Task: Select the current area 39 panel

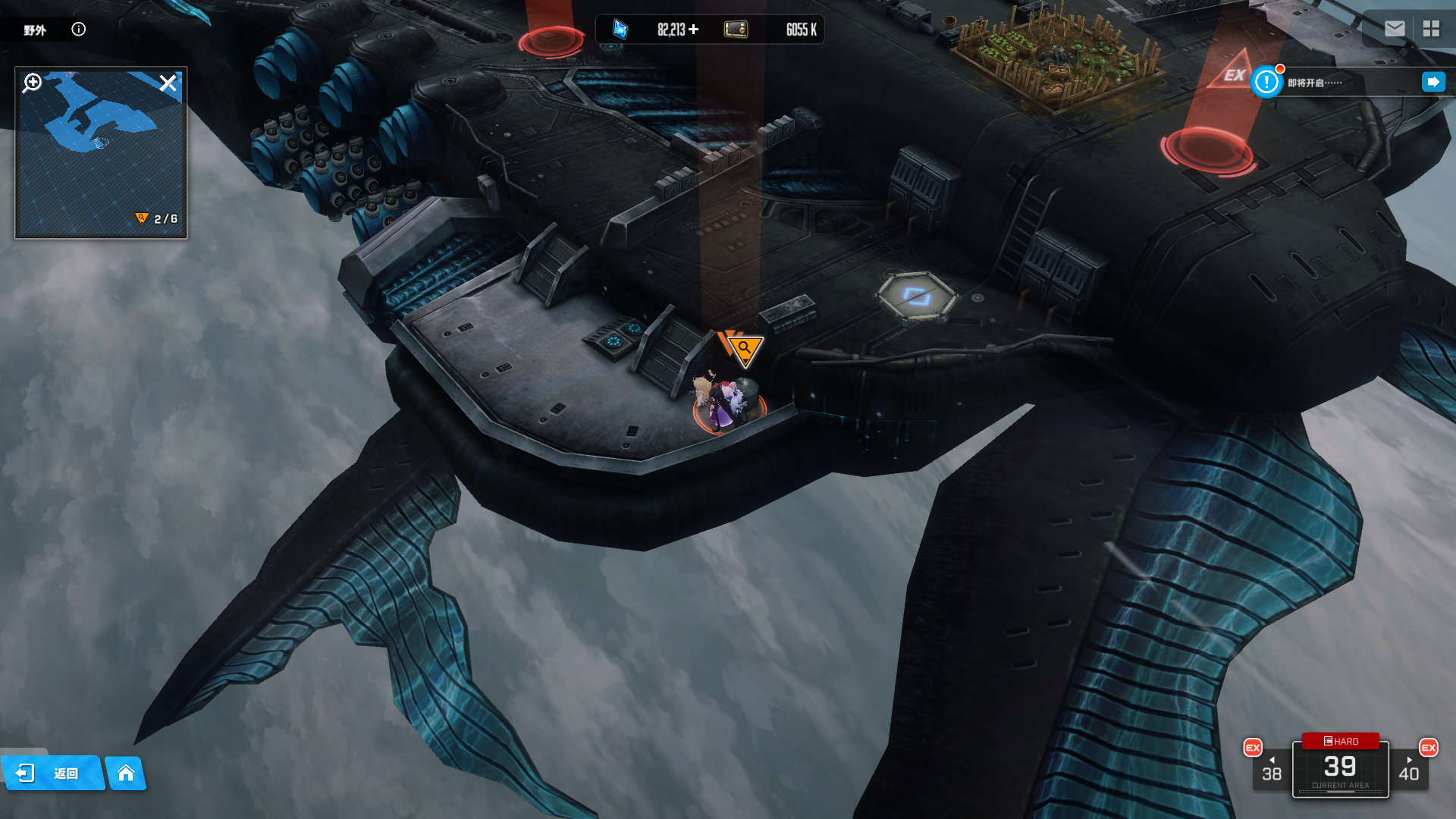Action: [x=1340, y=770]
